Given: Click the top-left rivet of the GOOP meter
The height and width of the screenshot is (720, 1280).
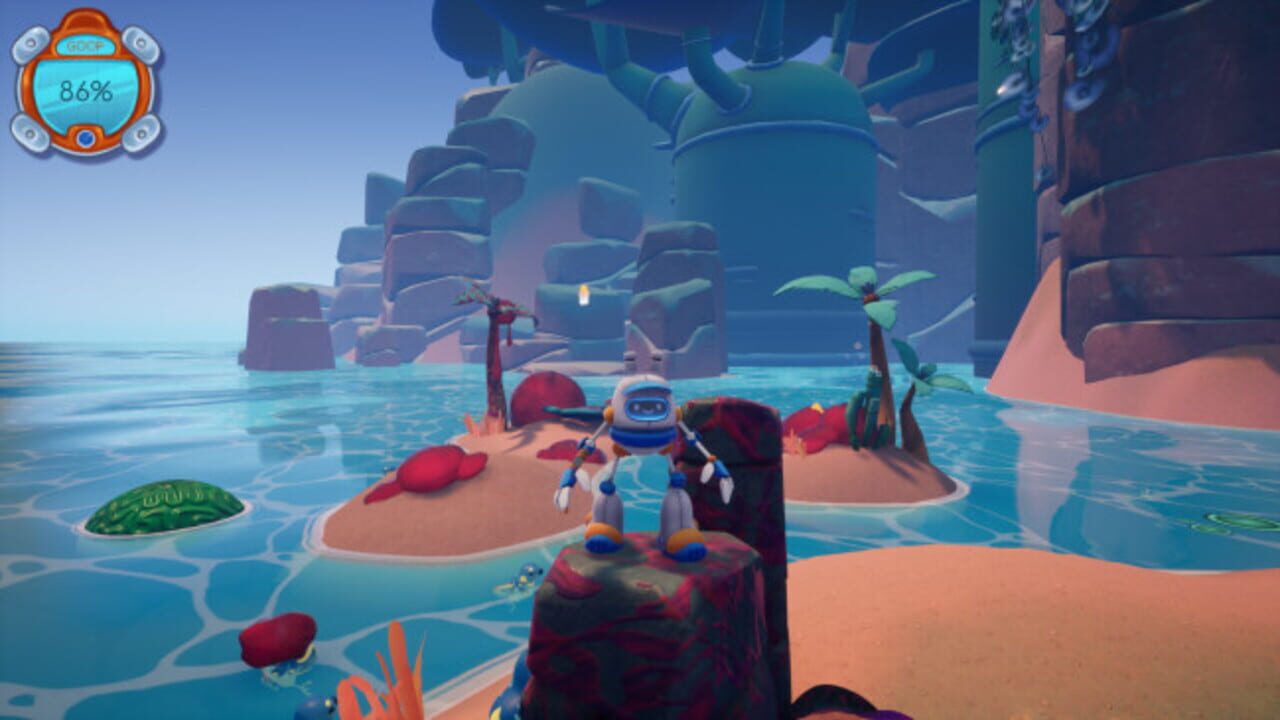Looking at the screenshot, I should pos(30,43).
